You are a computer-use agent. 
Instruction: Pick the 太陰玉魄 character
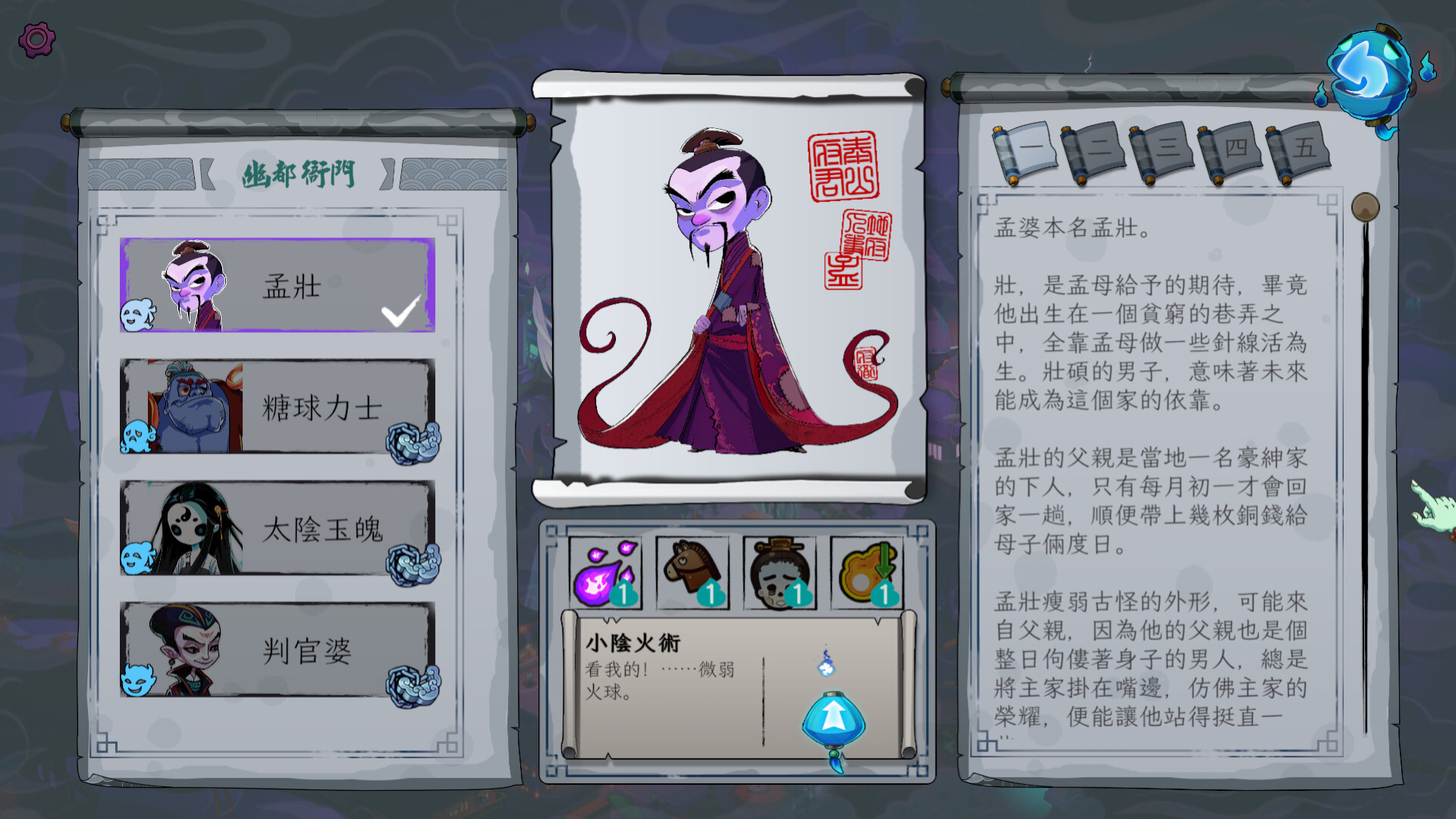278,529
